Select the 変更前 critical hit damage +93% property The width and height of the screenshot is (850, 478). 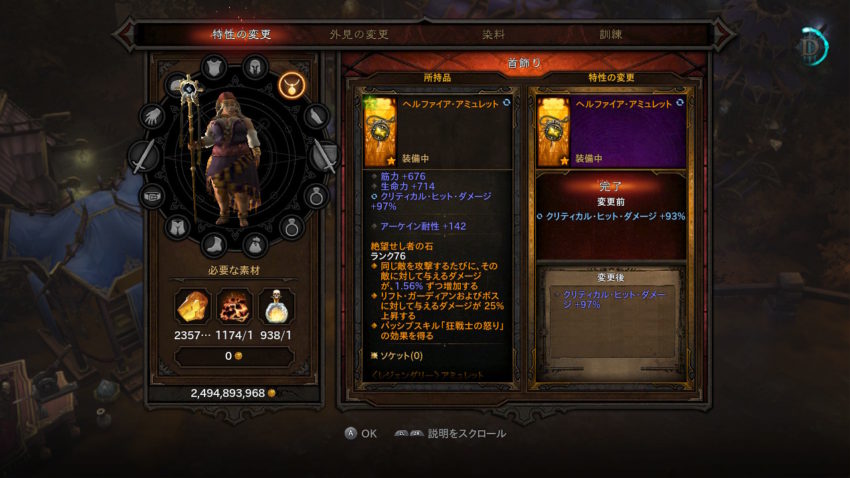610,216
